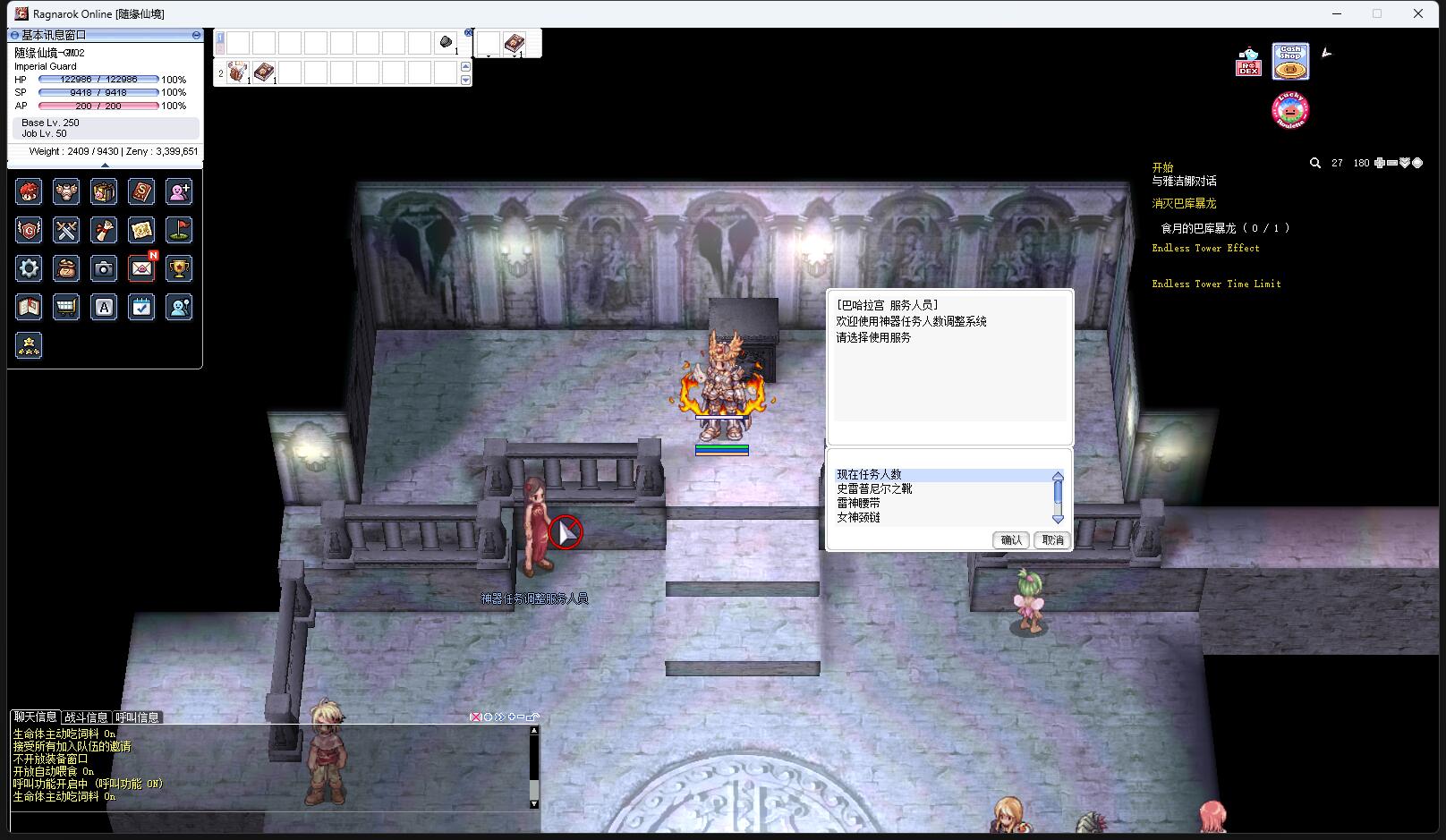Choose the 雷神腰带 option
Screen dimensions: 1446x840
pyautogui.click(x=858, y=504)
